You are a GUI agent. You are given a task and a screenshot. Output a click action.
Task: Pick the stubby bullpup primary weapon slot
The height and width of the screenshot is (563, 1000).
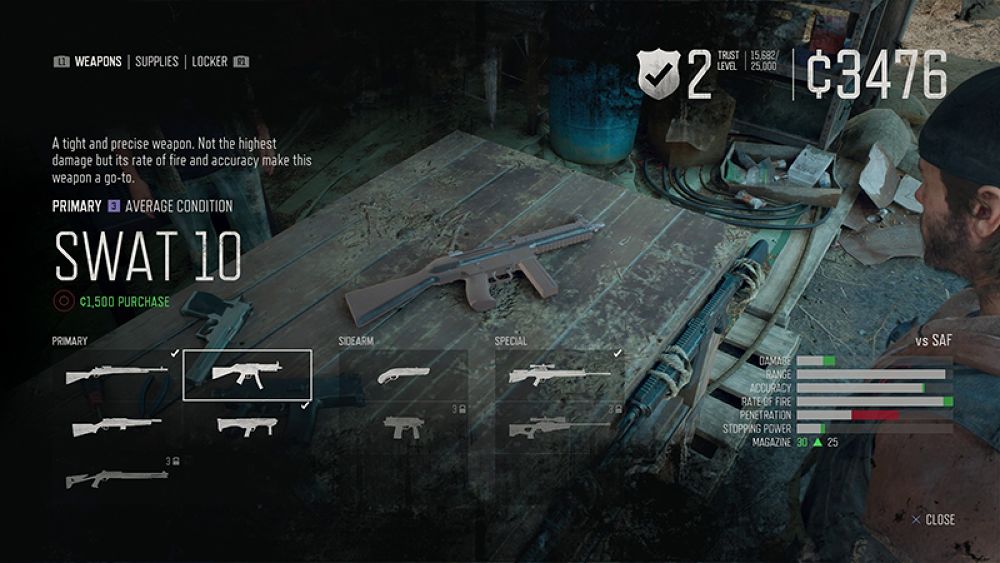click(x=247, y=427)
